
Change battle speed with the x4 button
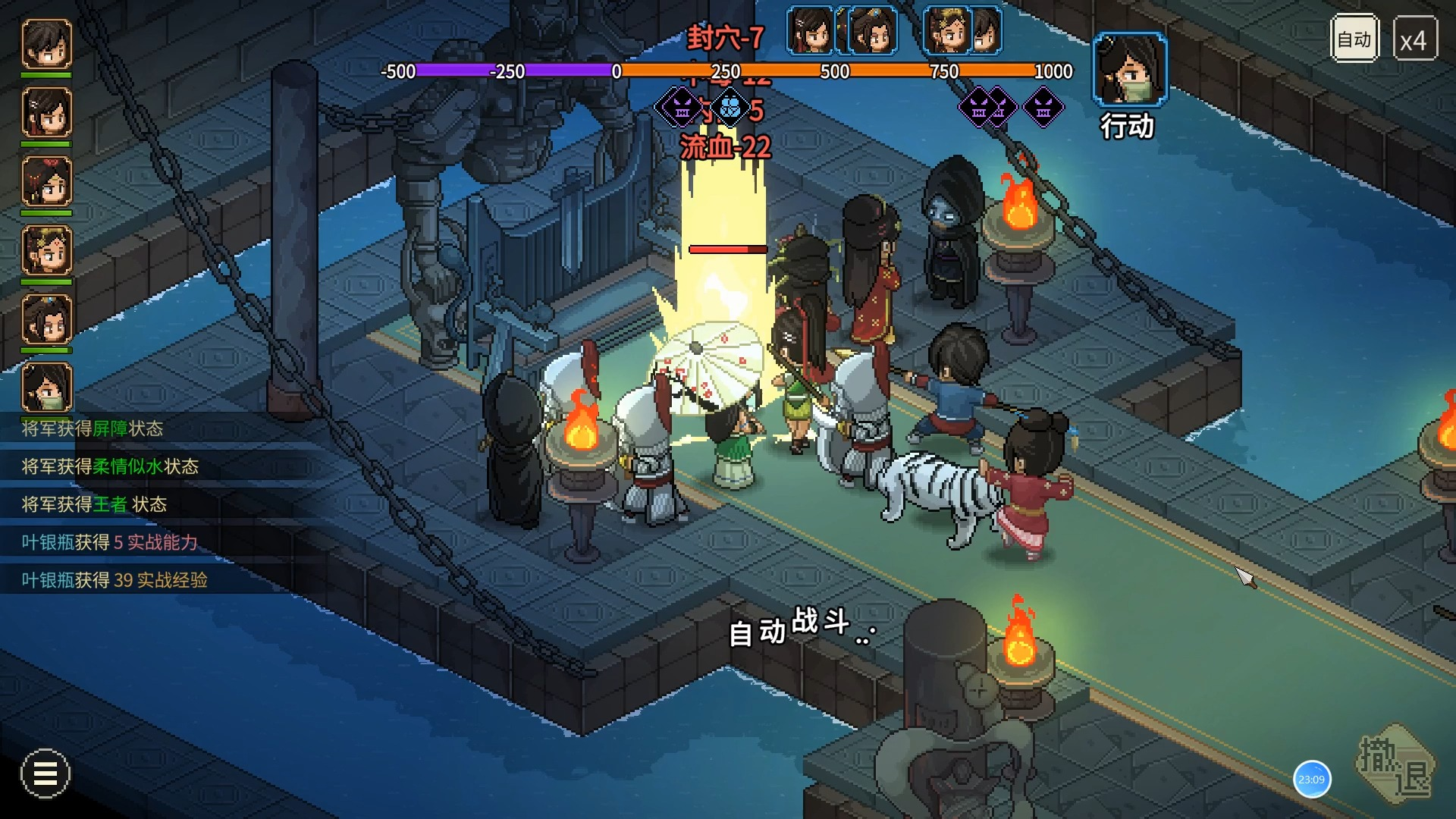[1414, 39]
